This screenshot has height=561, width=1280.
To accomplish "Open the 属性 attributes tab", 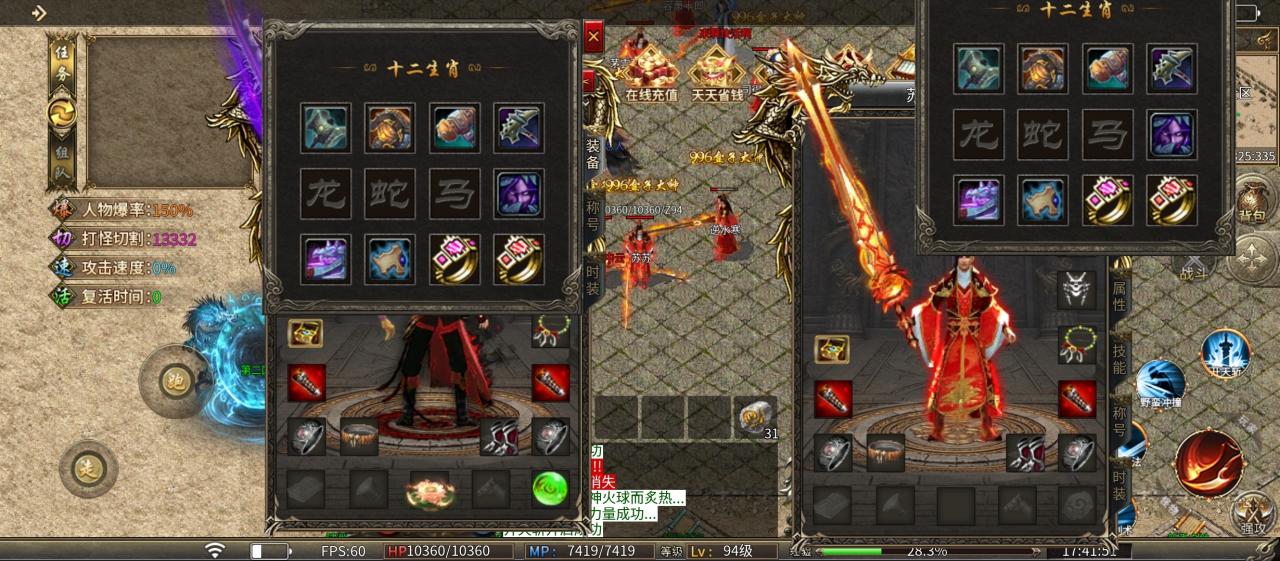I will pos(1119,292).
